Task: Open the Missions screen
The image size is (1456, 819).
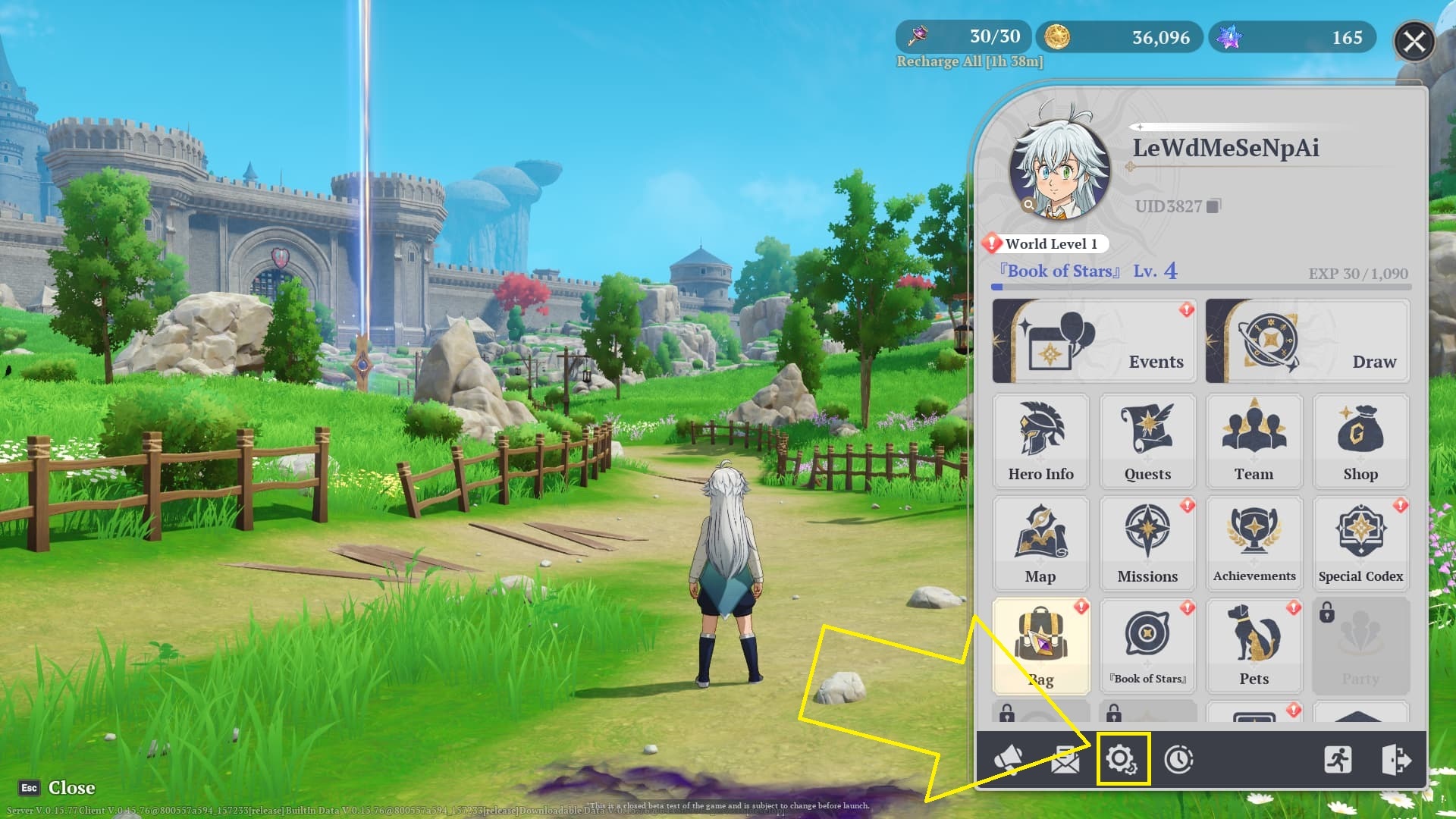Action: 1147,543
